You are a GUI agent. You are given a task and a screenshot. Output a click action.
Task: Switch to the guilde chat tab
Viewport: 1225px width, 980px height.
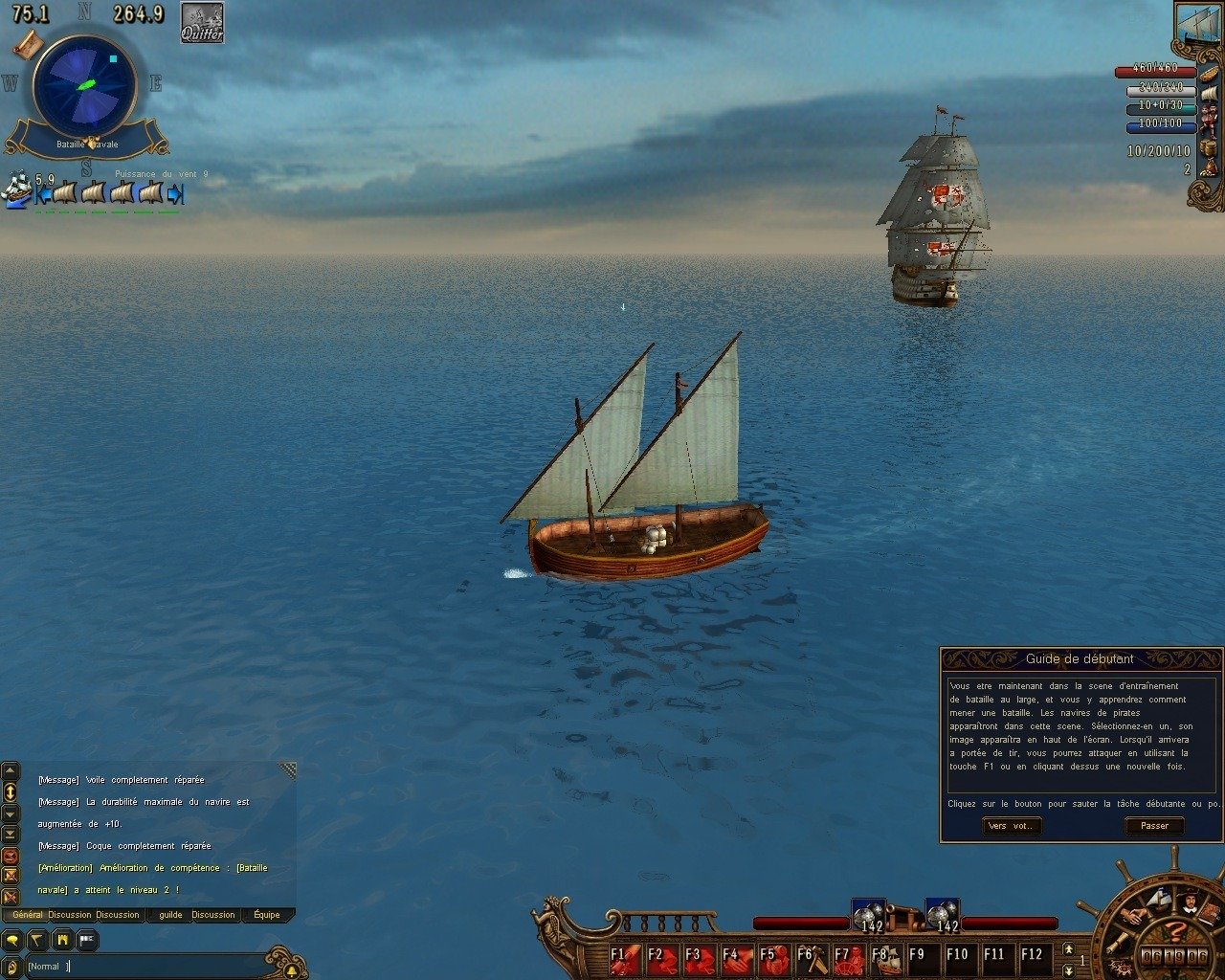[170, 915]
